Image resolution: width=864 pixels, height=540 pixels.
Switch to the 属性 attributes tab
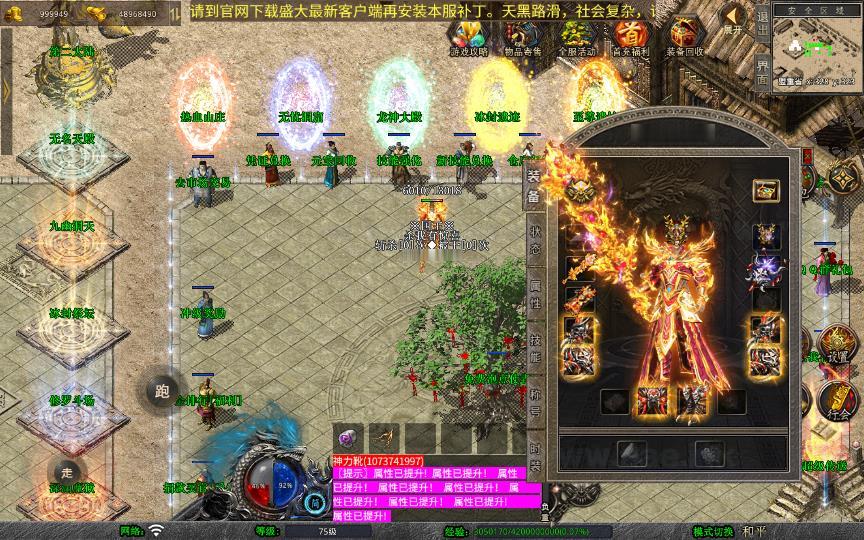tap(534, 295)
